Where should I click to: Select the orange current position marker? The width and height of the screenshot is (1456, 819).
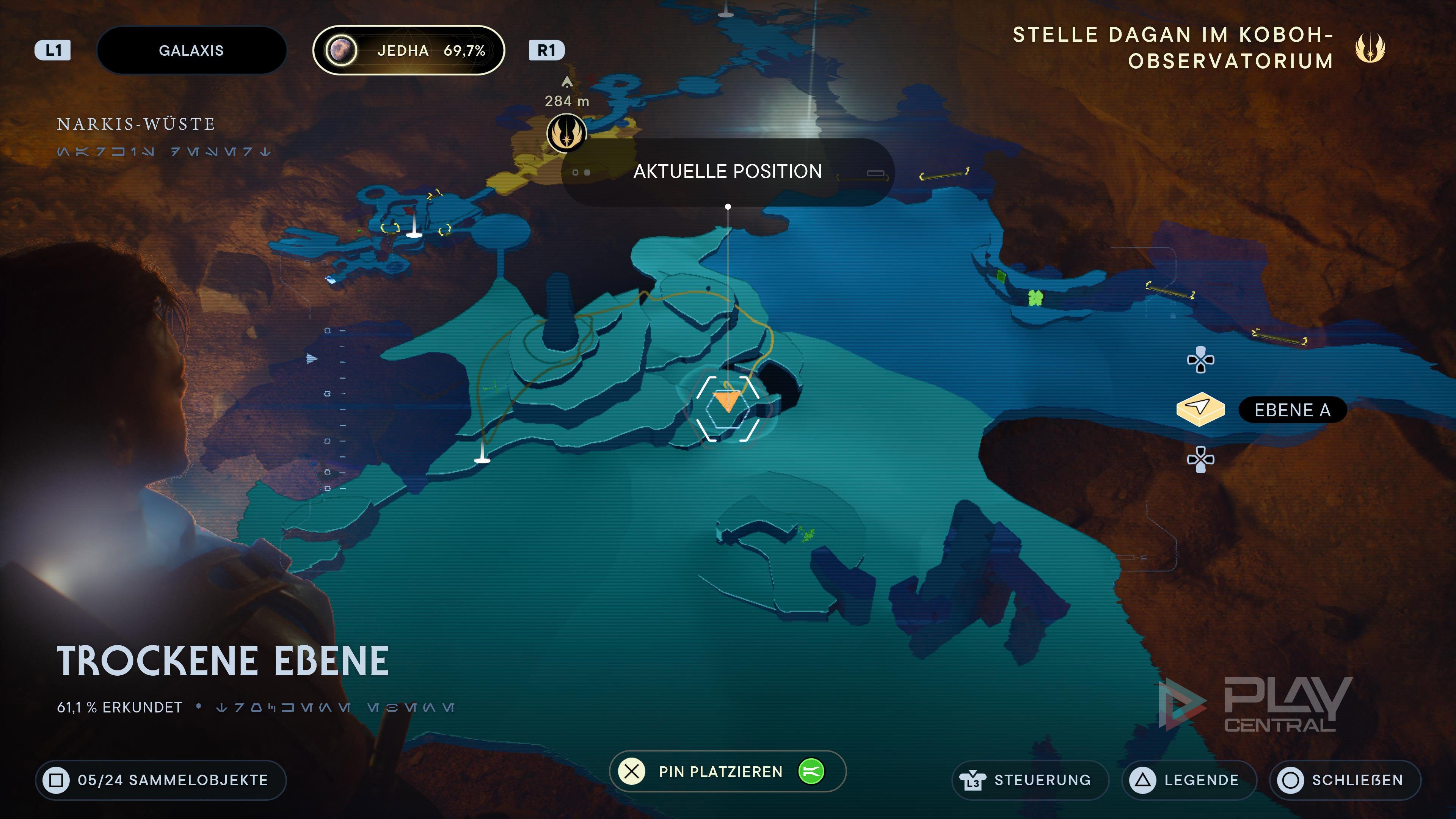click(x=727, y=401)
